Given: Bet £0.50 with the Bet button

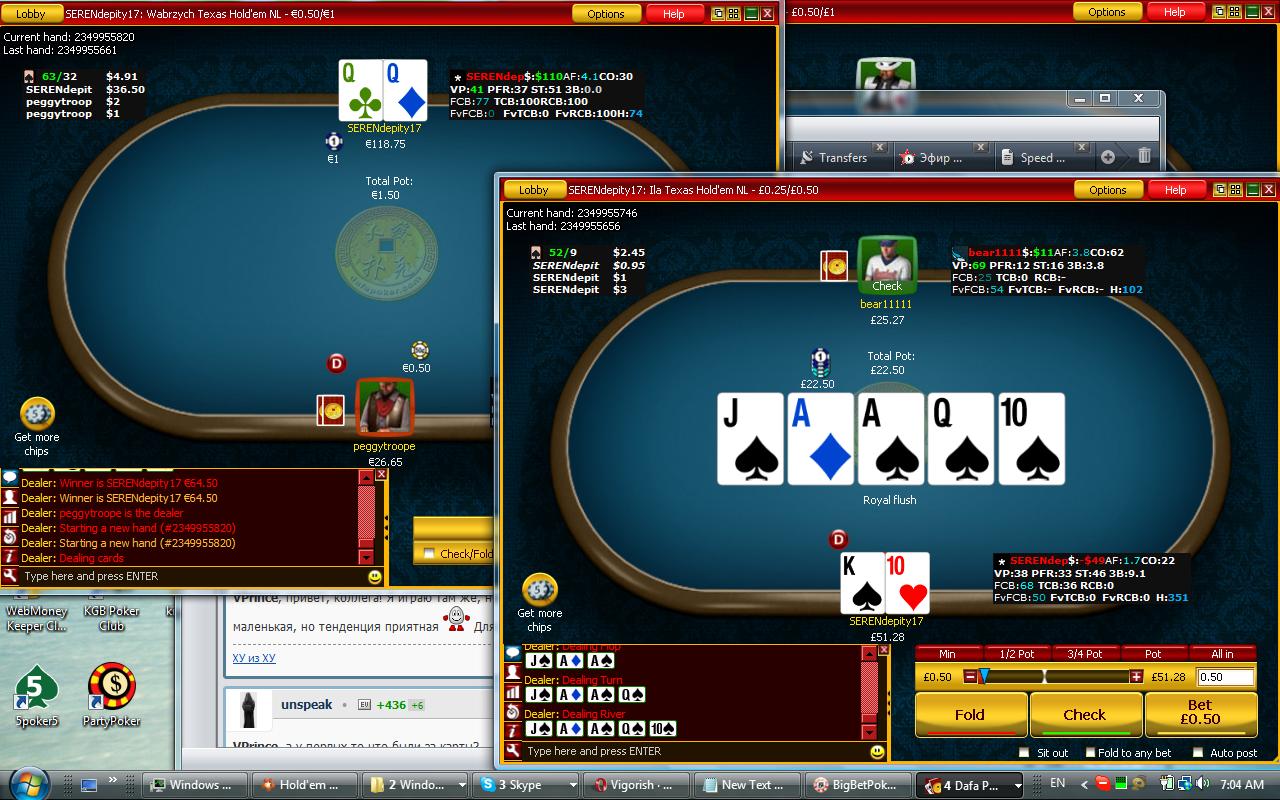Looking at the screenshot, I should point(1200,712).
